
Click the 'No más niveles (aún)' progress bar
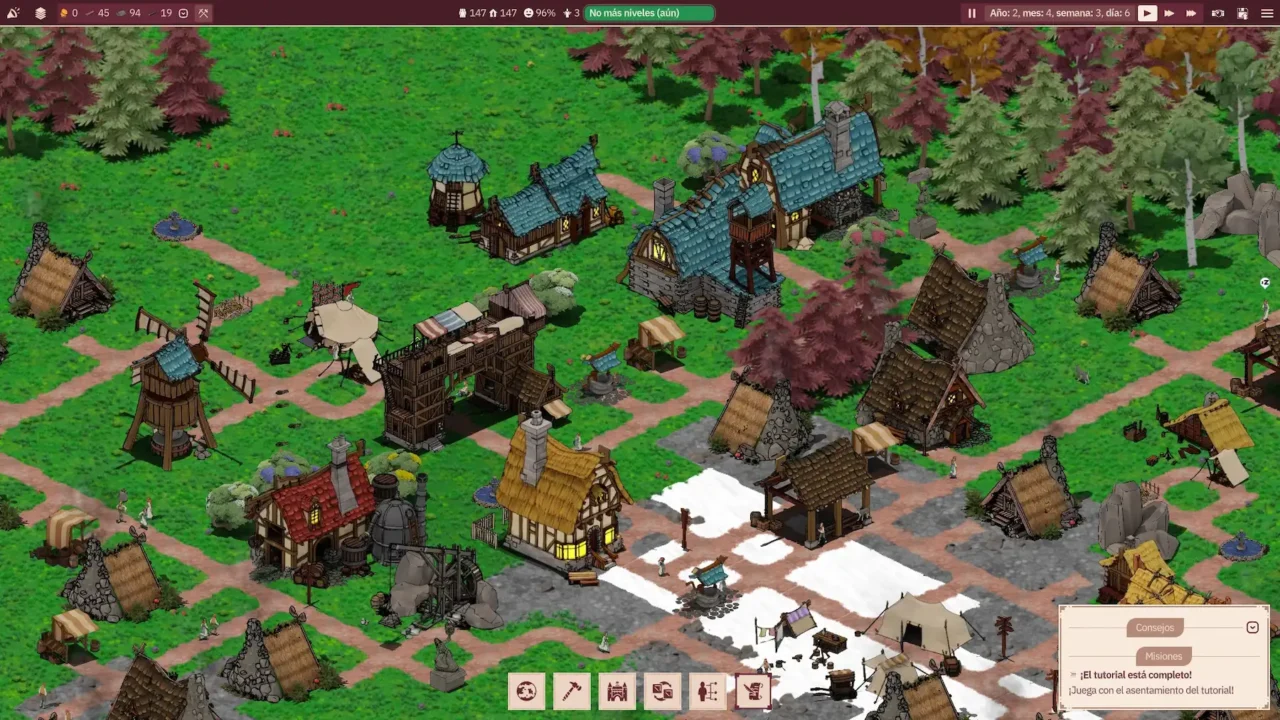pos(649,13)
